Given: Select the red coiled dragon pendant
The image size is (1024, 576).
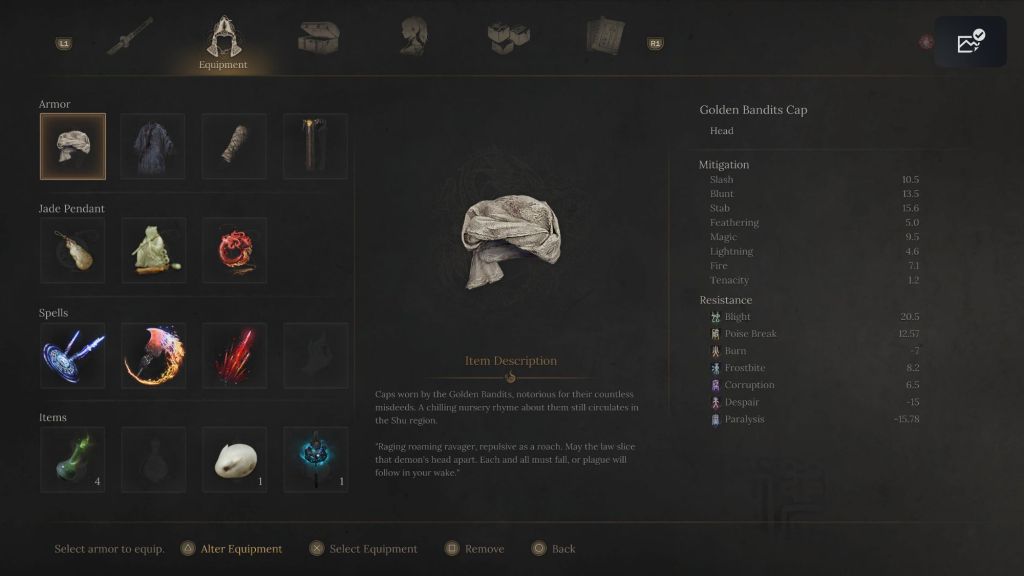Looking at the screenshot, I should click(234, 250).
